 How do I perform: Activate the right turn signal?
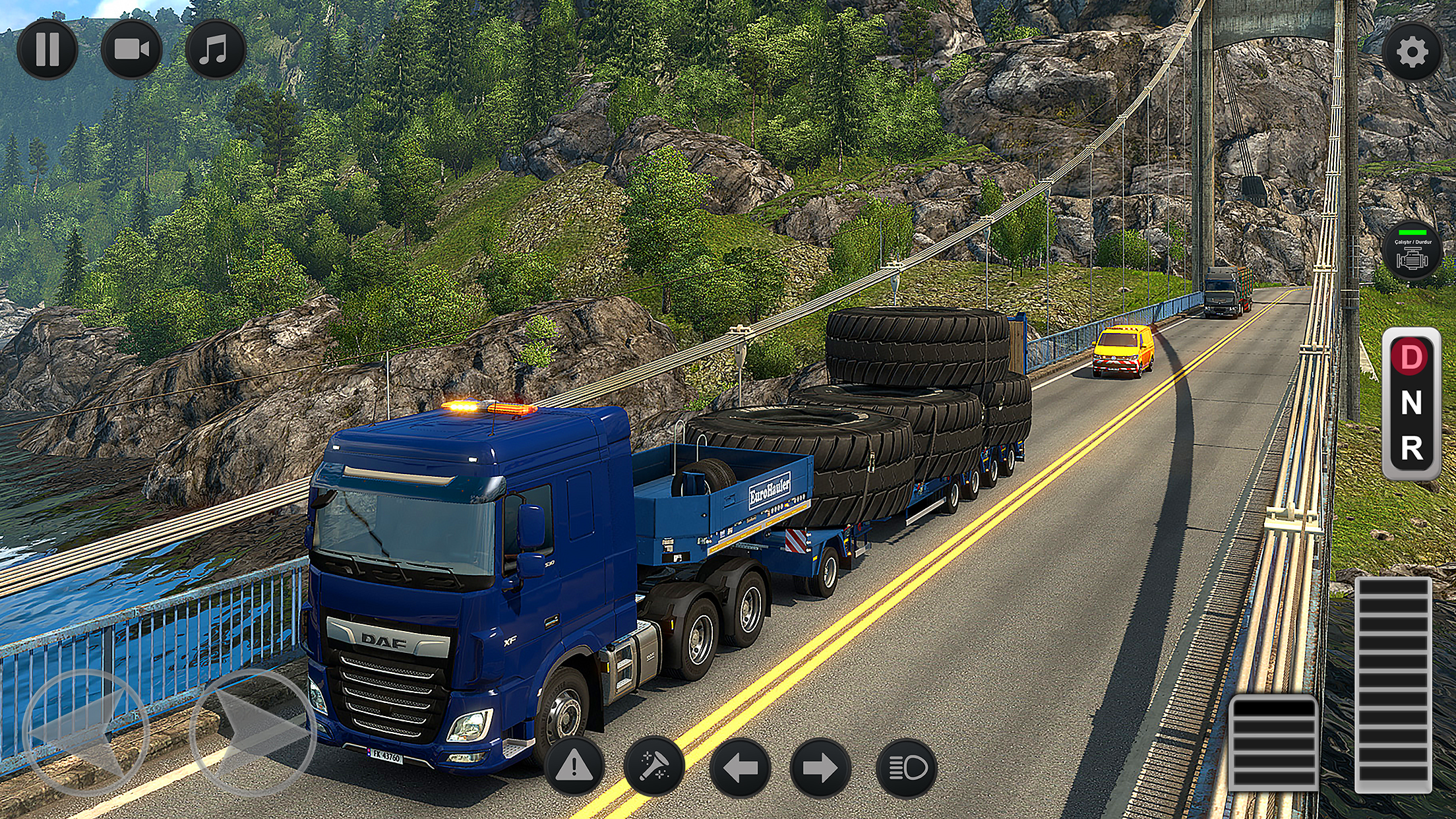pos(821,768)
